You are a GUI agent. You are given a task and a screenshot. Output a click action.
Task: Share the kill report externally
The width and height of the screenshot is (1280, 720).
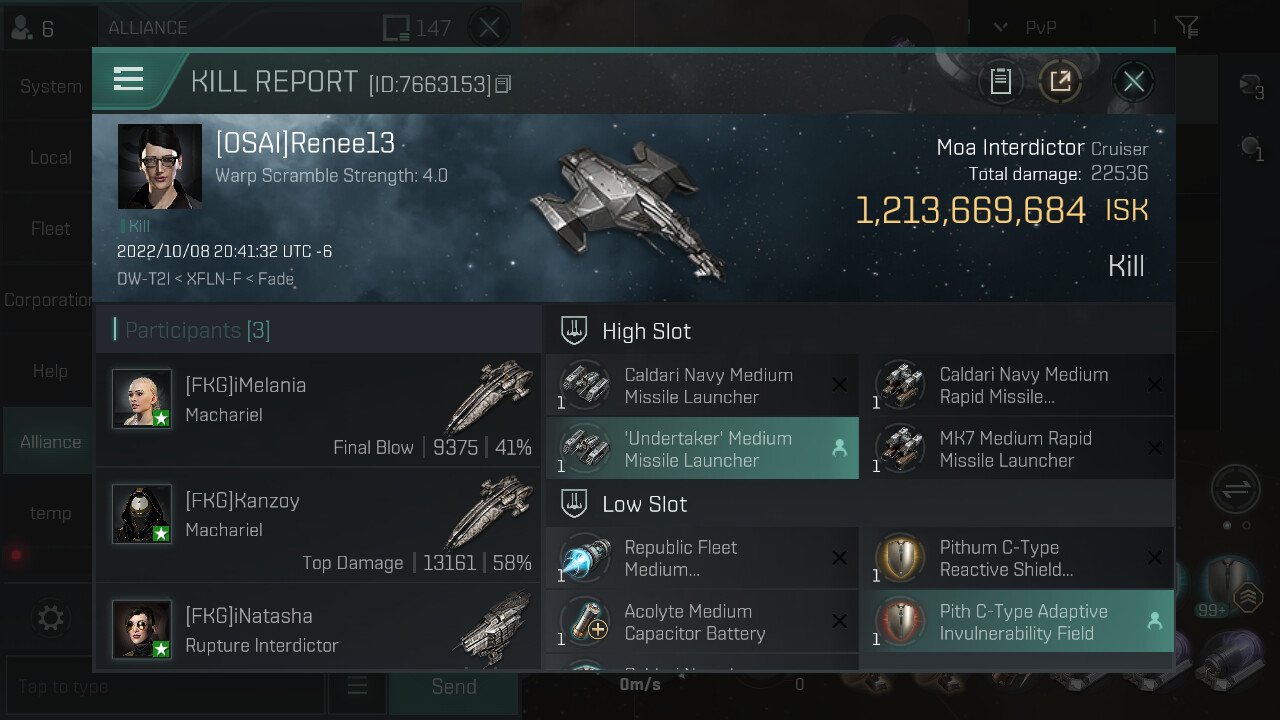1060,82
